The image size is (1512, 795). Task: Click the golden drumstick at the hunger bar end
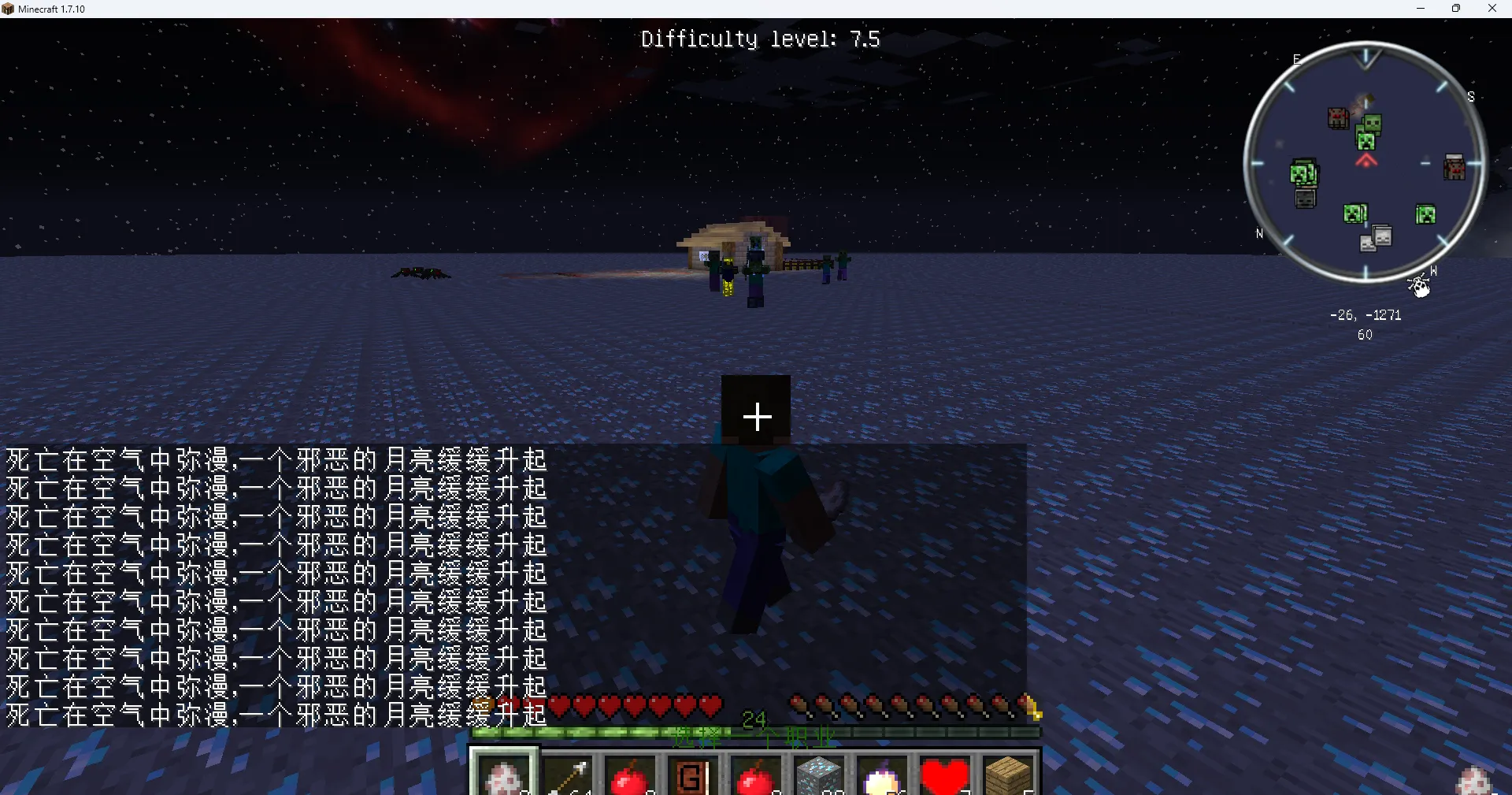coord(1032,708)
